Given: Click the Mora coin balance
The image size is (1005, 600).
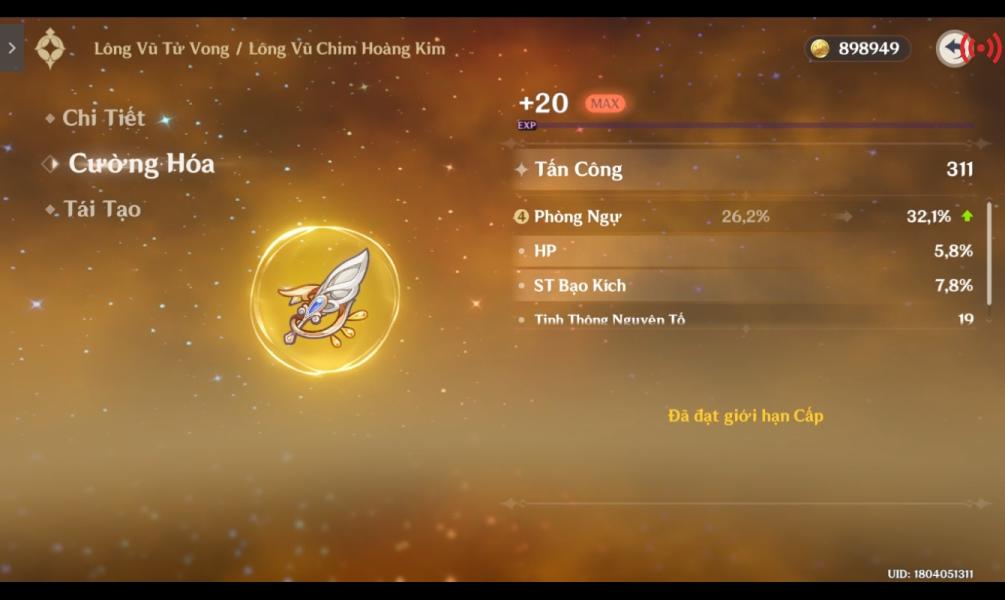Looking at the screenshot, I should tap(857, 48).
